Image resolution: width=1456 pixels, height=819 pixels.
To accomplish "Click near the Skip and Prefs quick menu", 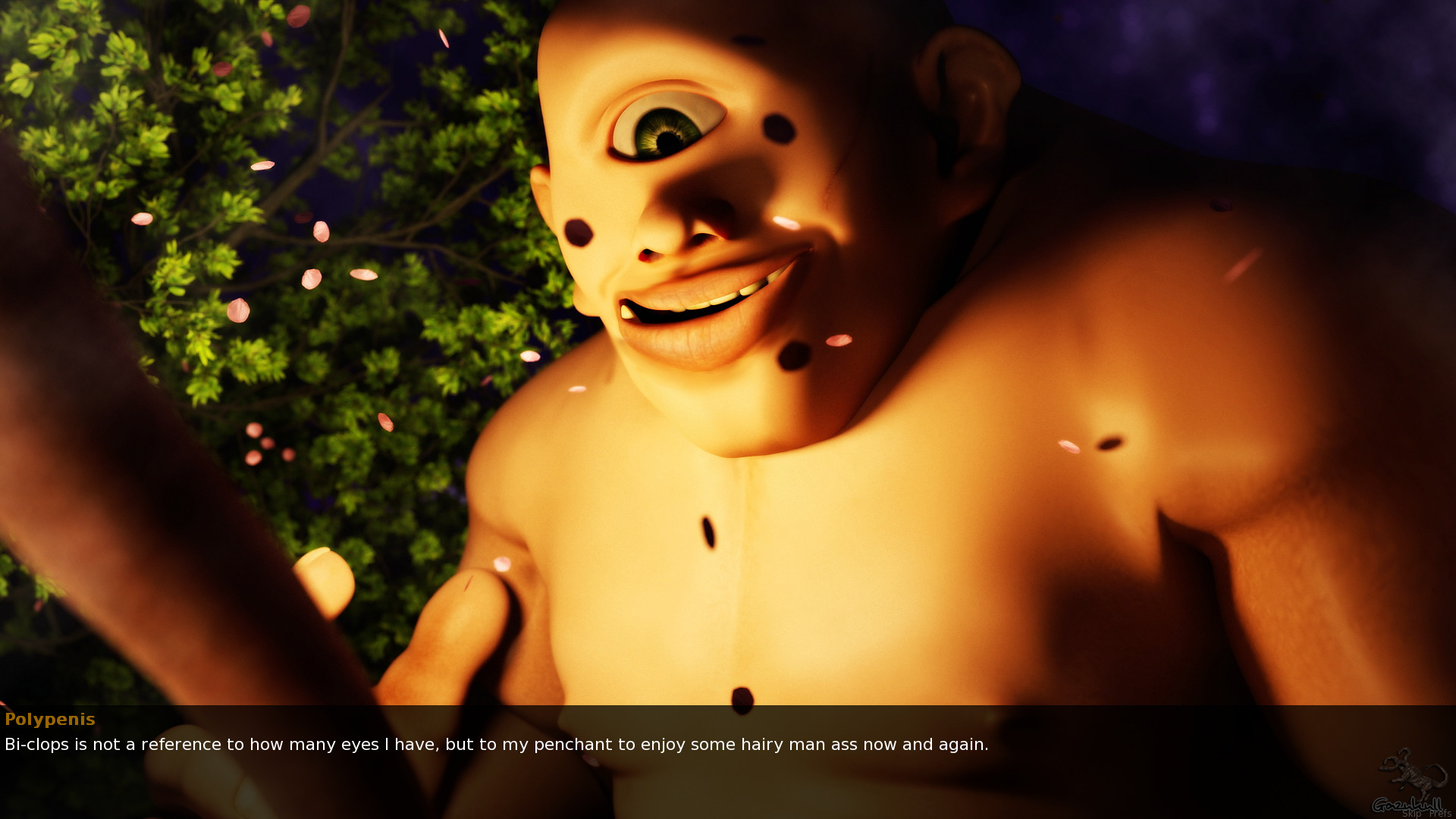I will [1426, 813].
